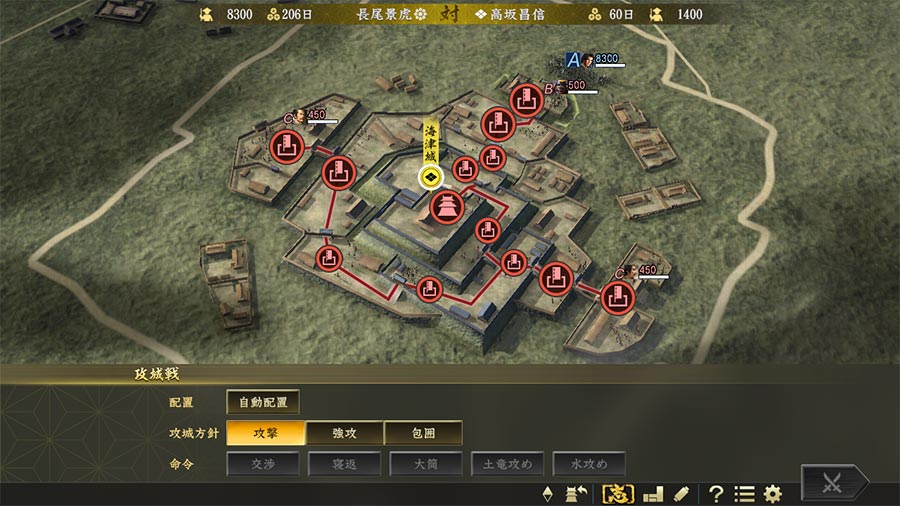Order the 水攻め flood attack
This screenshot has width=900, height=506.
pos(588,463)
